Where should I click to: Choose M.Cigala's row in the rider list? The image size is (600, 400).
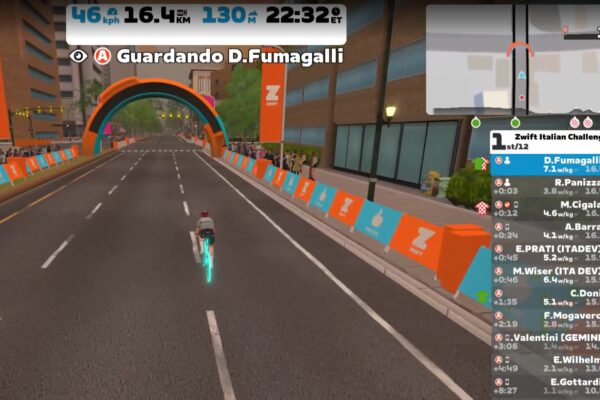coord(546,208)
